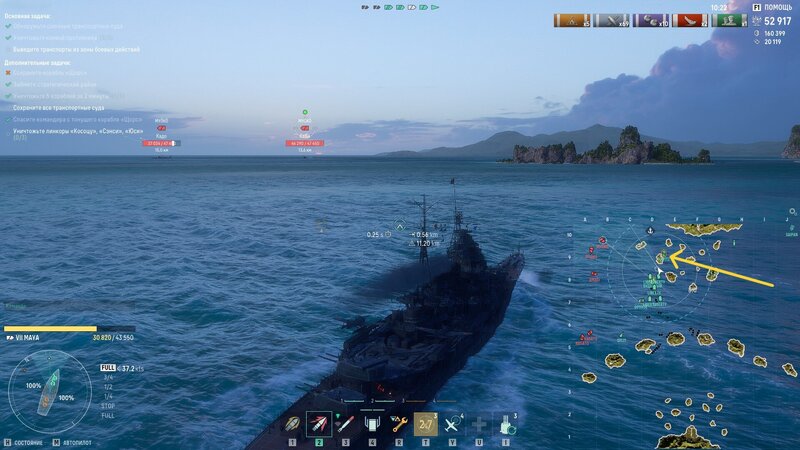Click the red aircraft ribbon

(x=691, y=19)
